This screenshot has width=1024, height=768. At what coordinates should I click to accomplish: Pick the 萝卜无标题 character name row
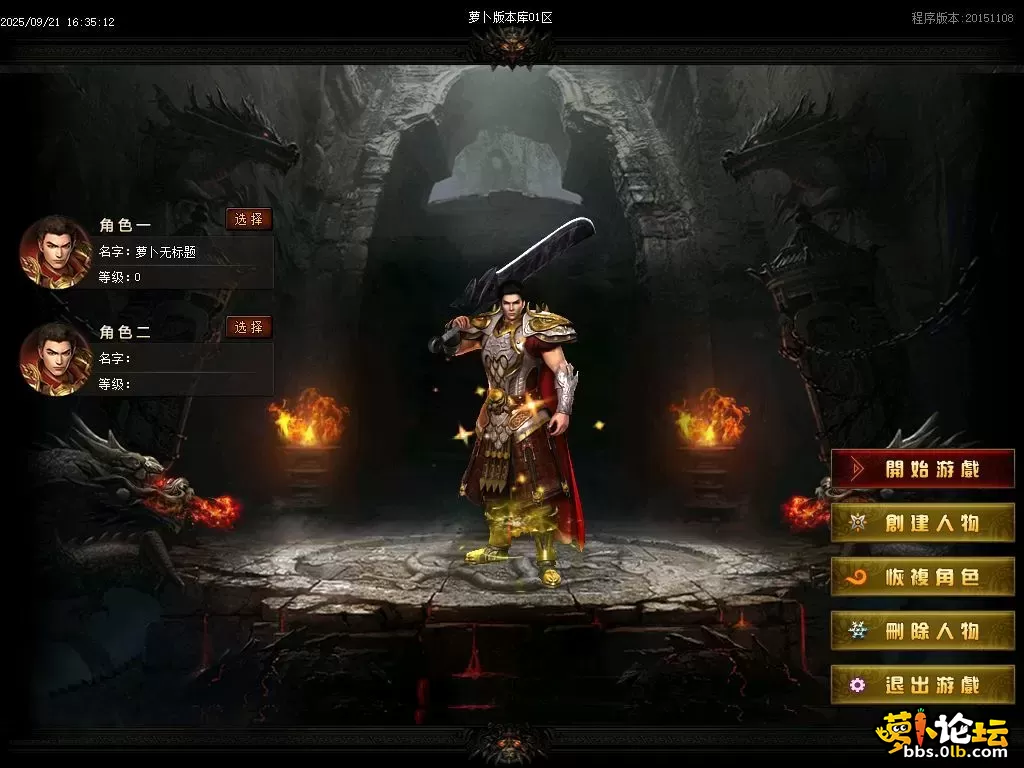point(185,252)
